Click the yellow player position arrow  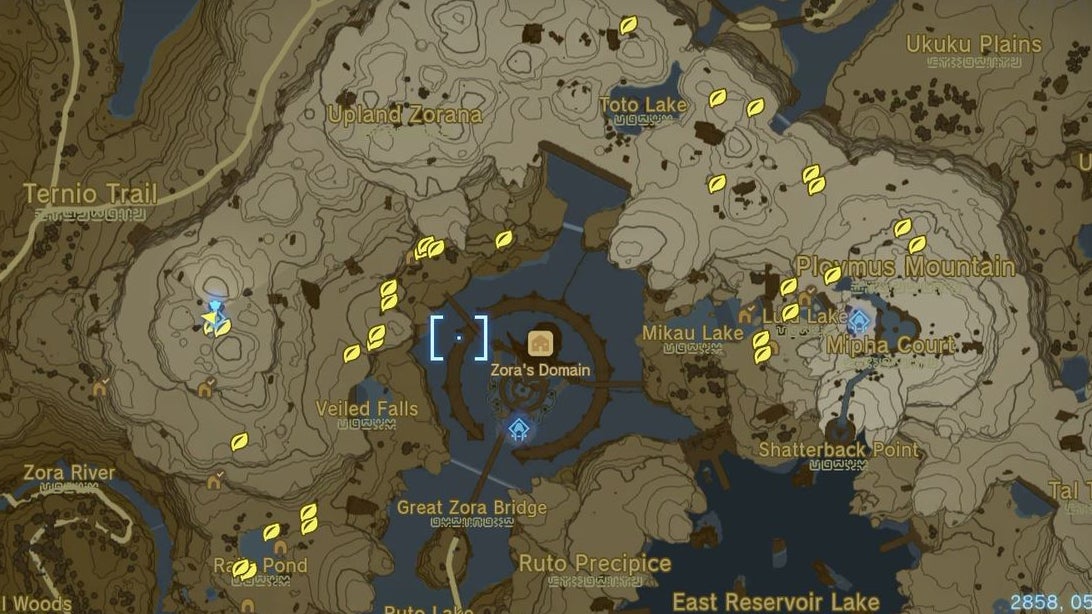pos(208,320)
